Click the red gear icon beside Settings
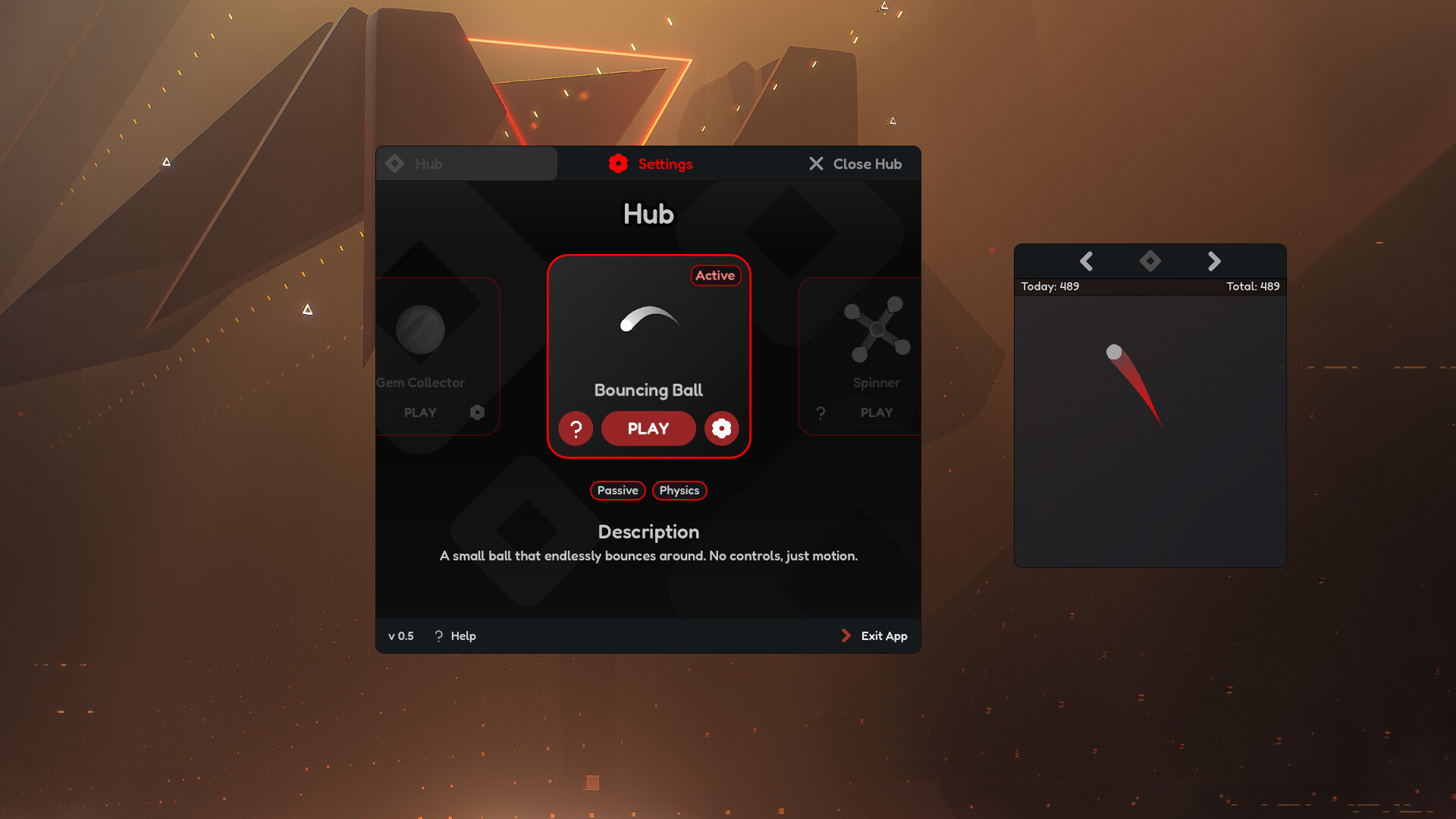Image resolution: width=1456 pixels, height=819 pixels. 618,163
